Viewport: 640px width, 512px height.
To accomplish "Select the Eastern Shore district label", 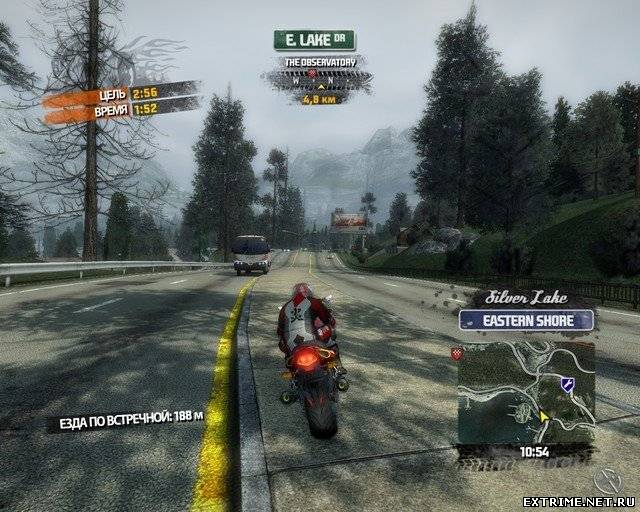I will click(x=526, y=320).
